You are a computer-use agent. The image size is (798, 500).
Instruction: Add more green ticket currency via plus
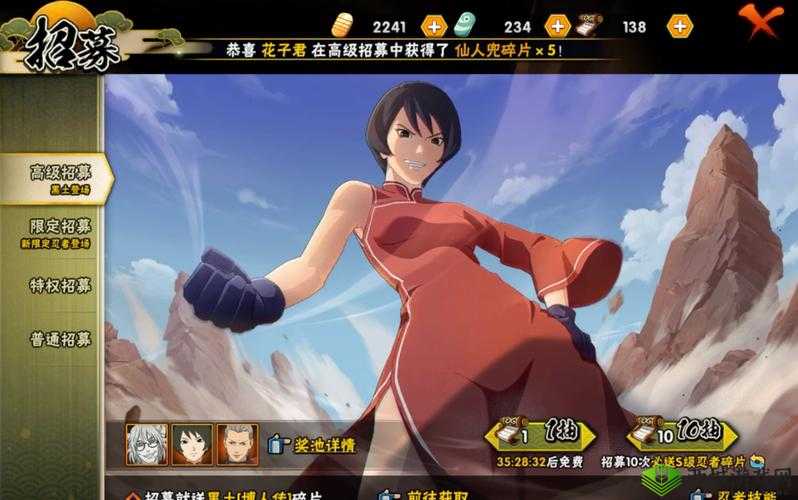coord(557,27)
